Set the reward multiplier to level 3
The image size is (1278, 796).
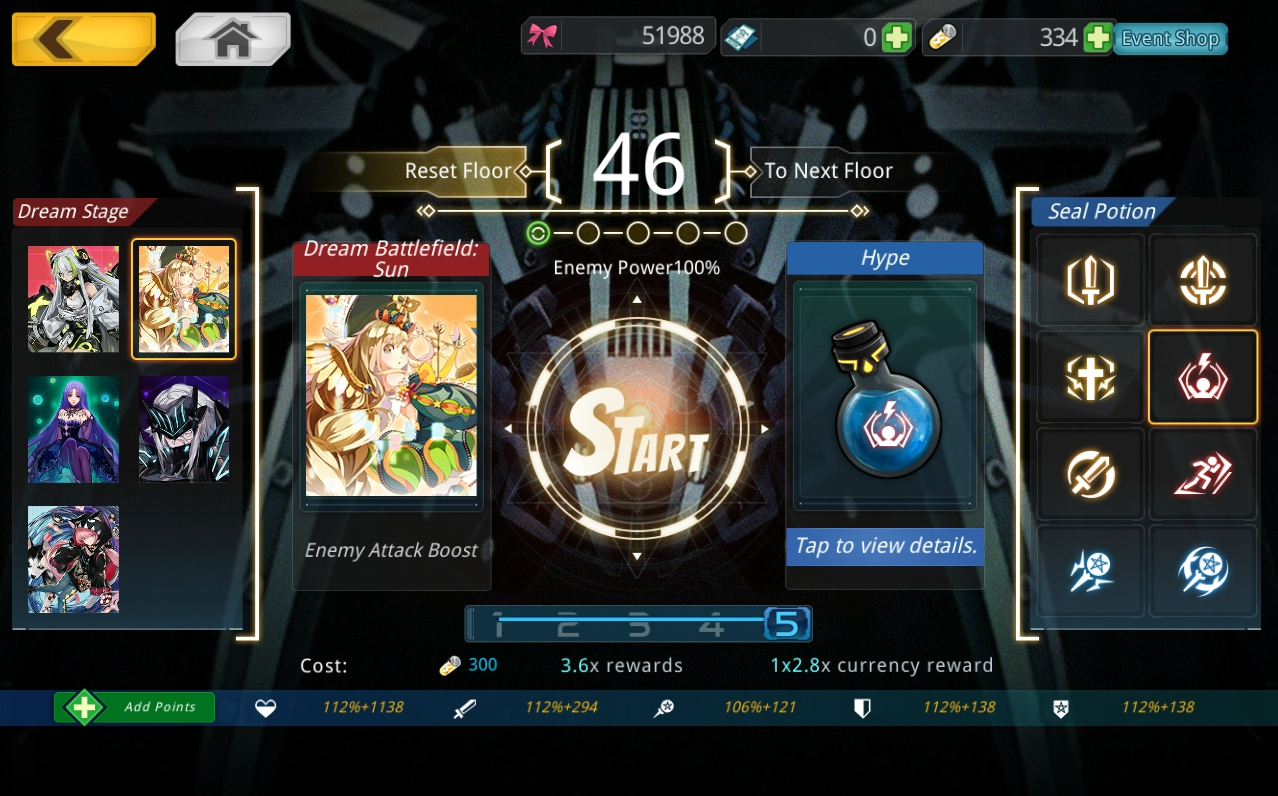[x=639, y=626]
